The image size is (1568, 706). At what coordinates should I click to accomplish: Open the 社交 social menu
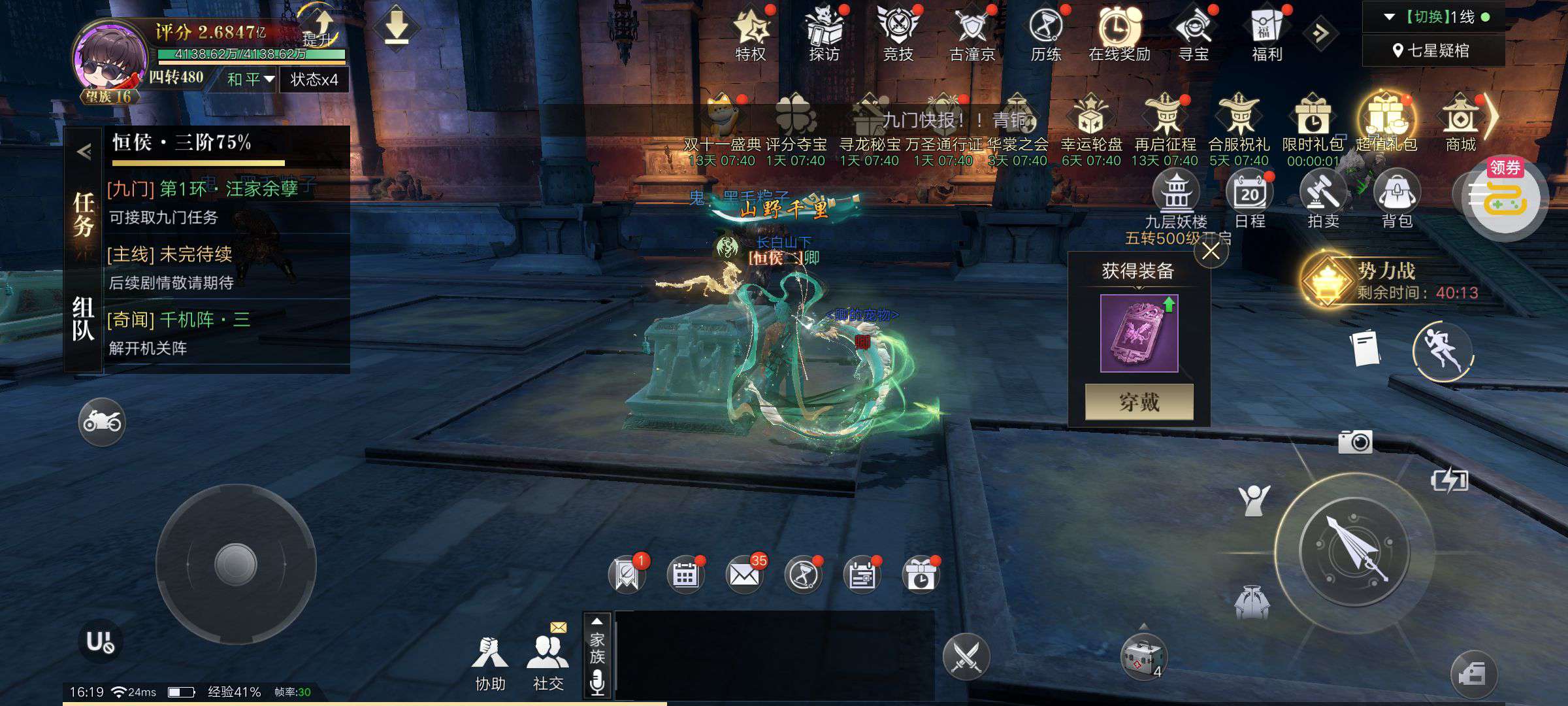pyautogui.click(x=547, y=662)
